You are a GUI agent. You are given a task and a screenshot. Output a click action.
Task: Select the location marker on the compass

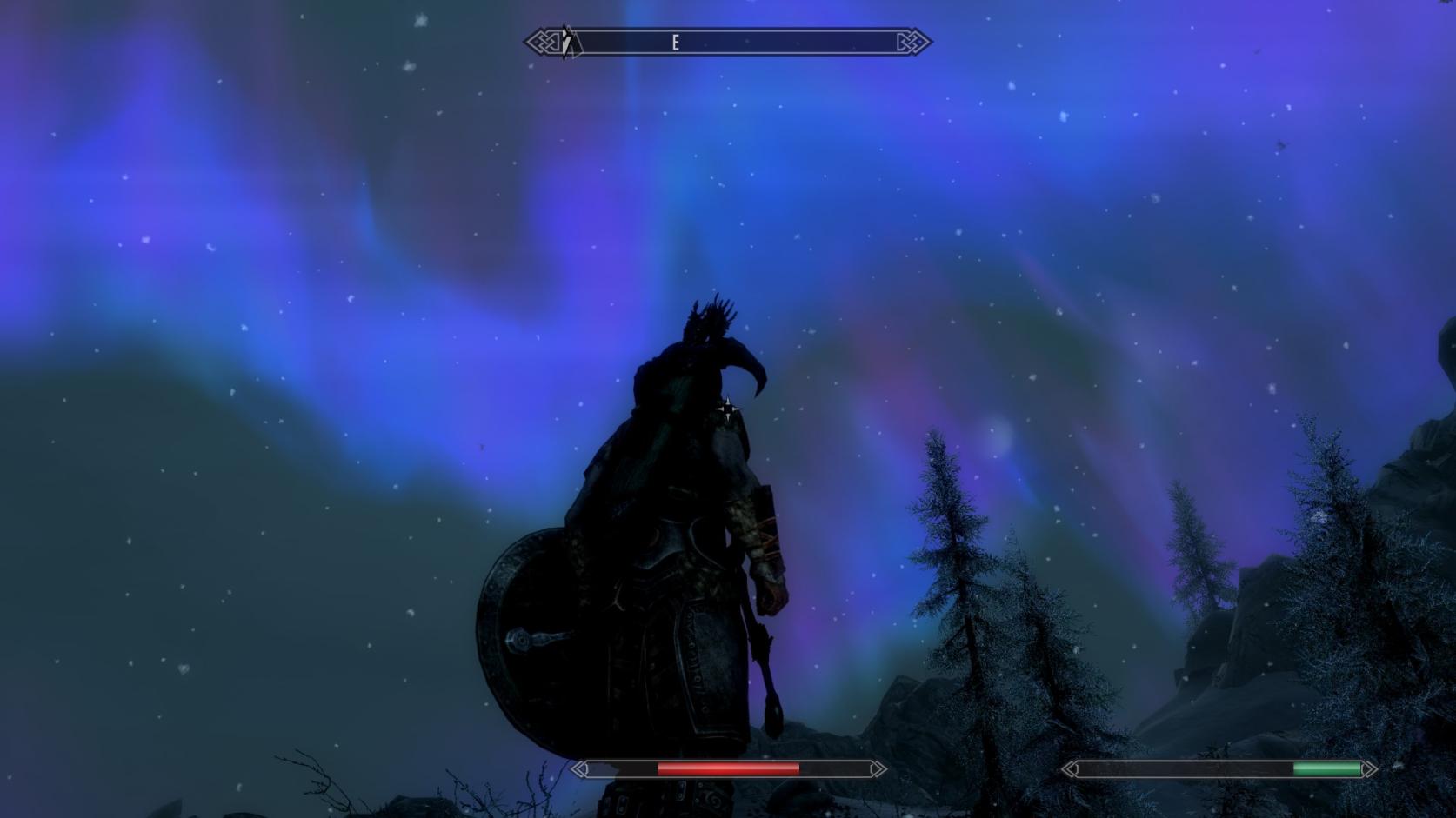click(566, 42)
